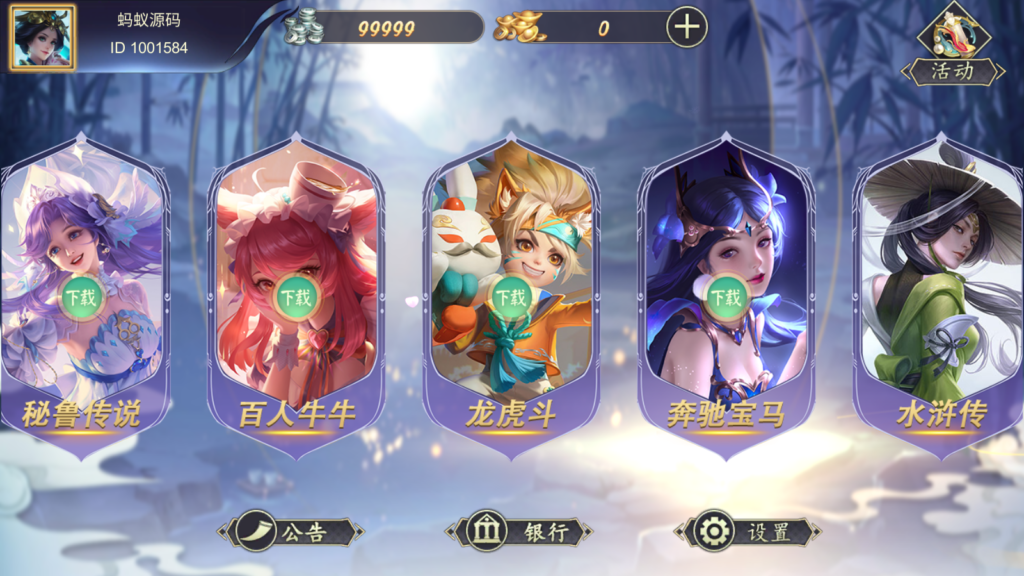This screenshot has height=576, width=1024.
Task: Open the 活动 events menu
Action: pyautogui.click(x=953, y=46)
